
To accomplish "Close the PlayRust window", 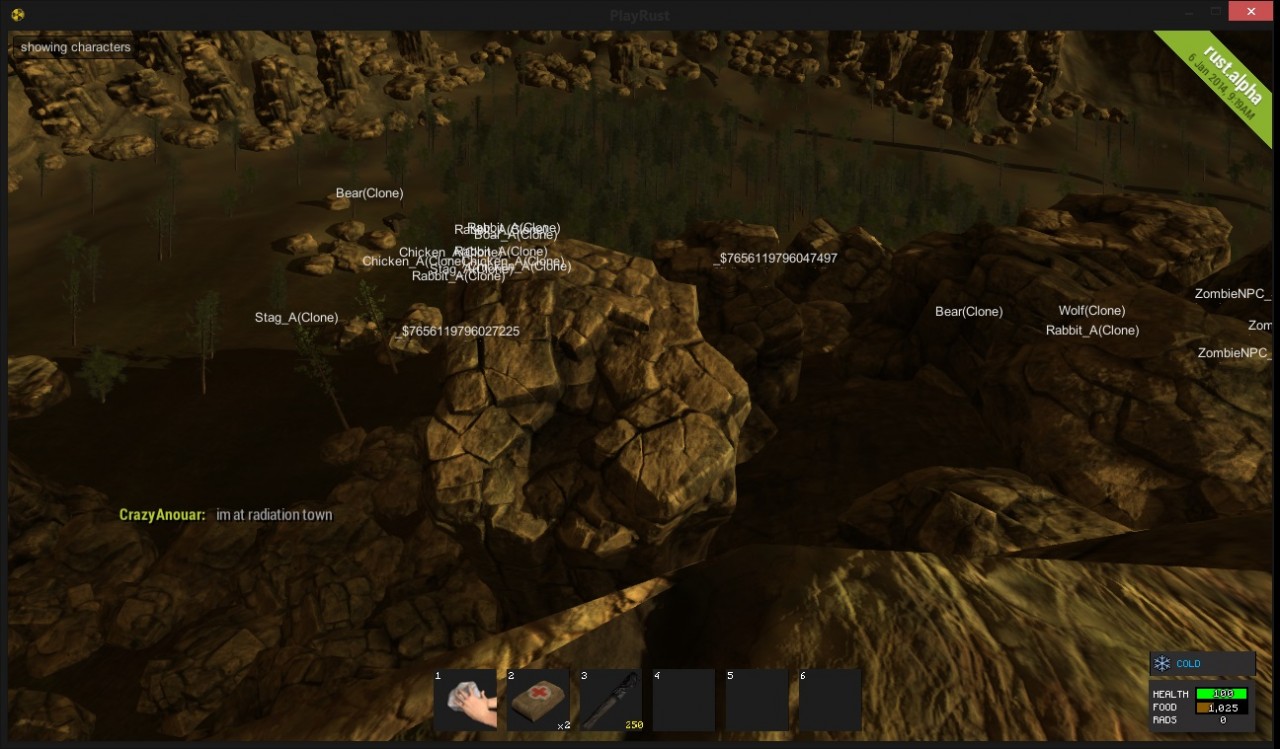I will [x=1250, y=13].
